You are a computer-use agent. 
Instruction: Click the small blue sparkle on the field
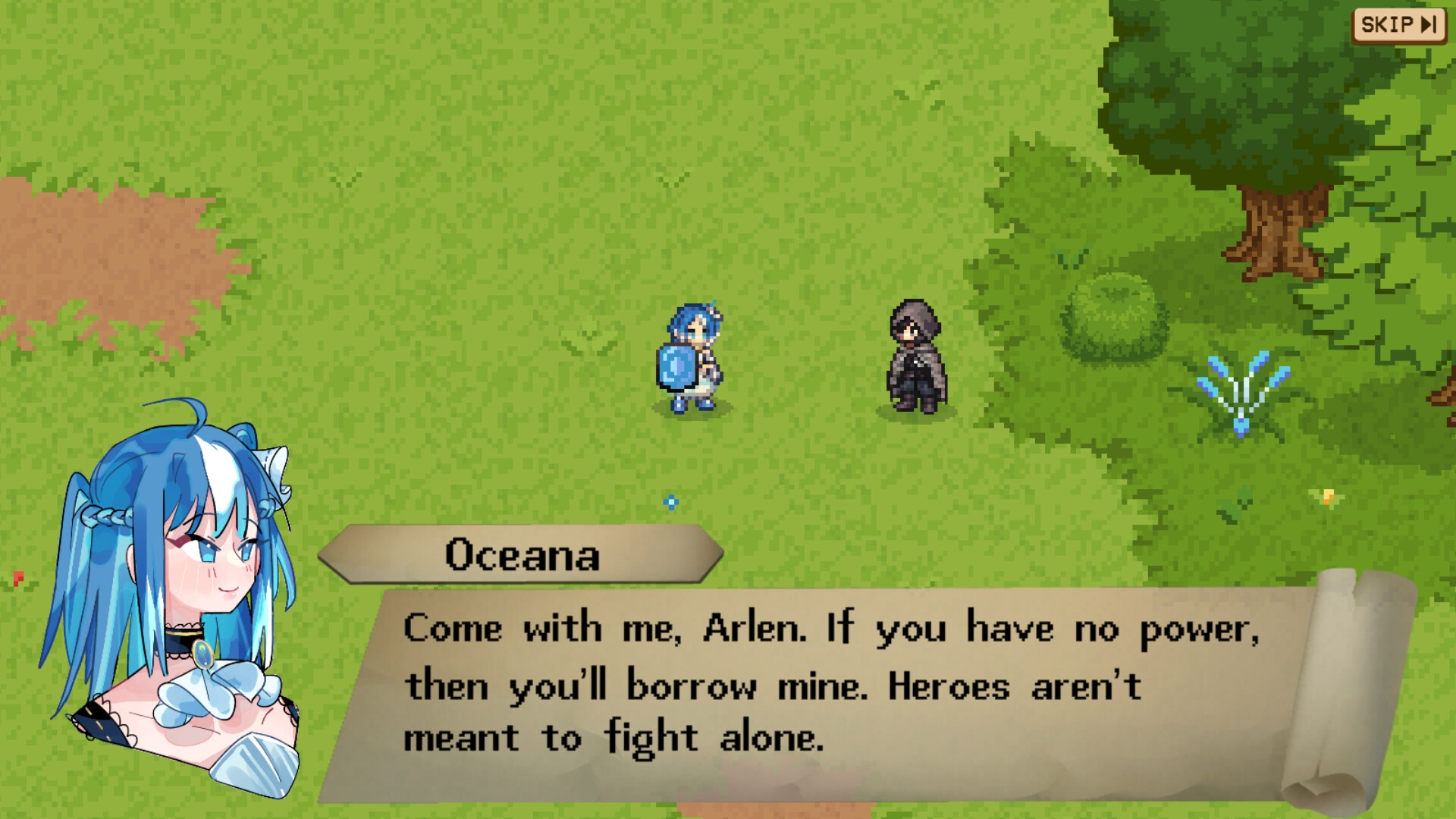click(x=670, y=503)
